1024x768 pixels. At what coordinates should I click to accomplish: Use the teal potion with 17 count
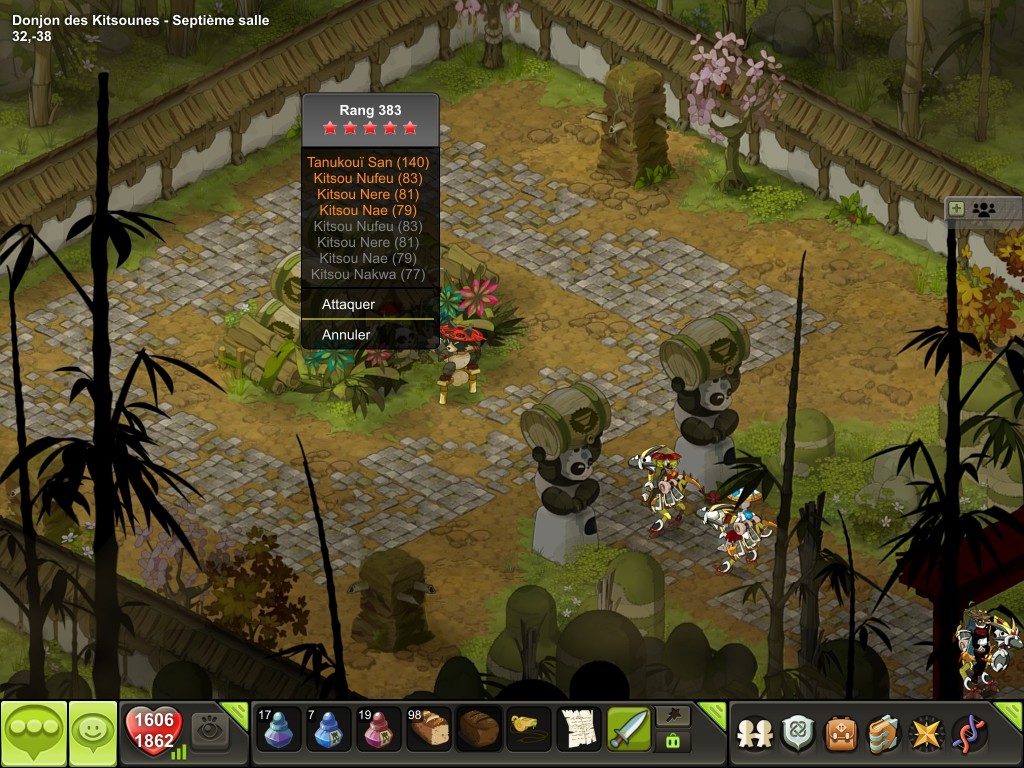(278, 729)
